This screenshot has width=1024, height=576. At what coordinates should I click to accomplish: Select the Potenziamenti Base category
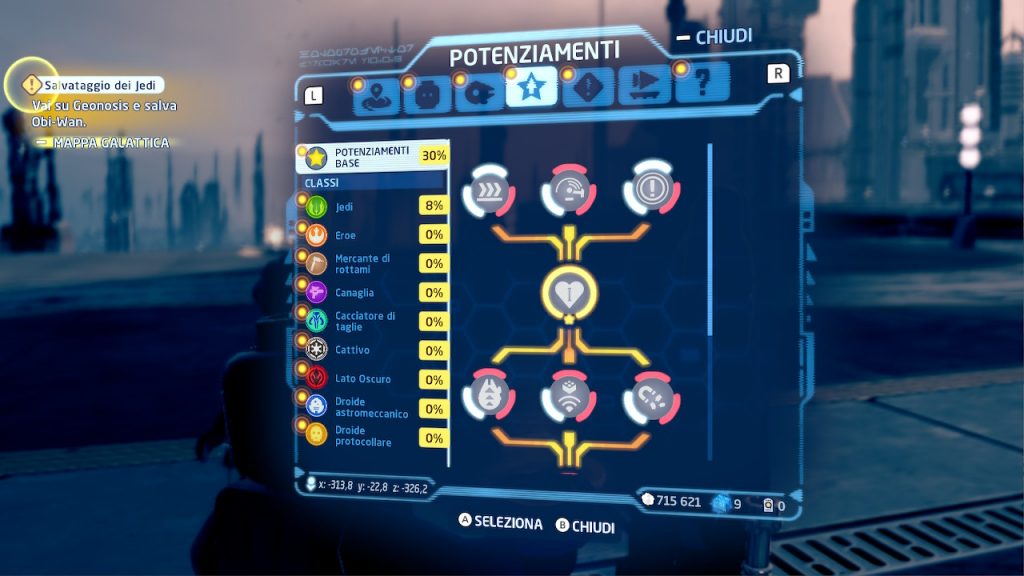tap(371, 157)
